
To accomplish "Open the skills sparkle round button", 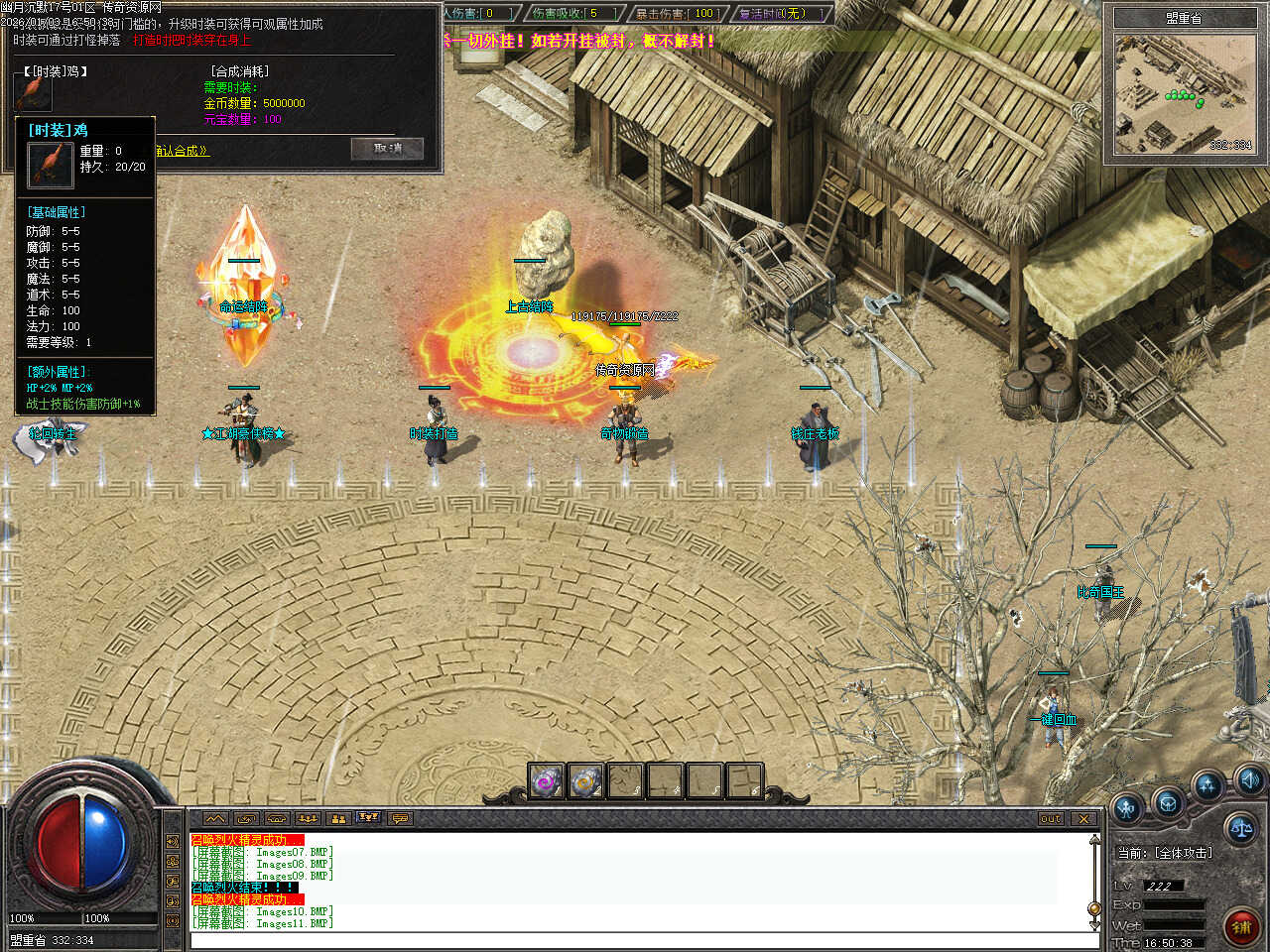I will 1207,787.
